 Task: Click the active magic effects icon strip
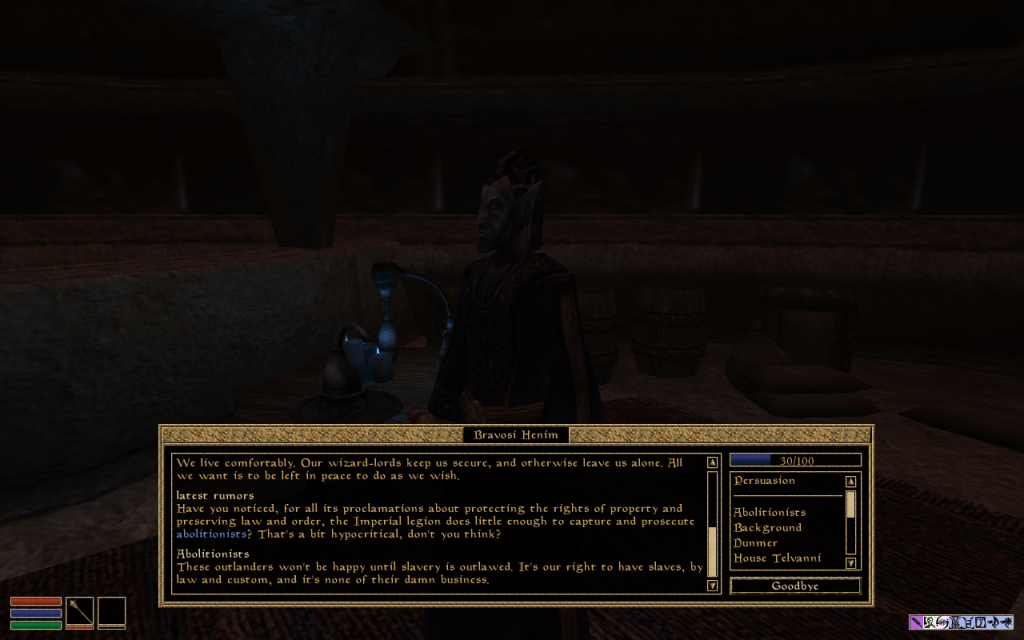961,622
